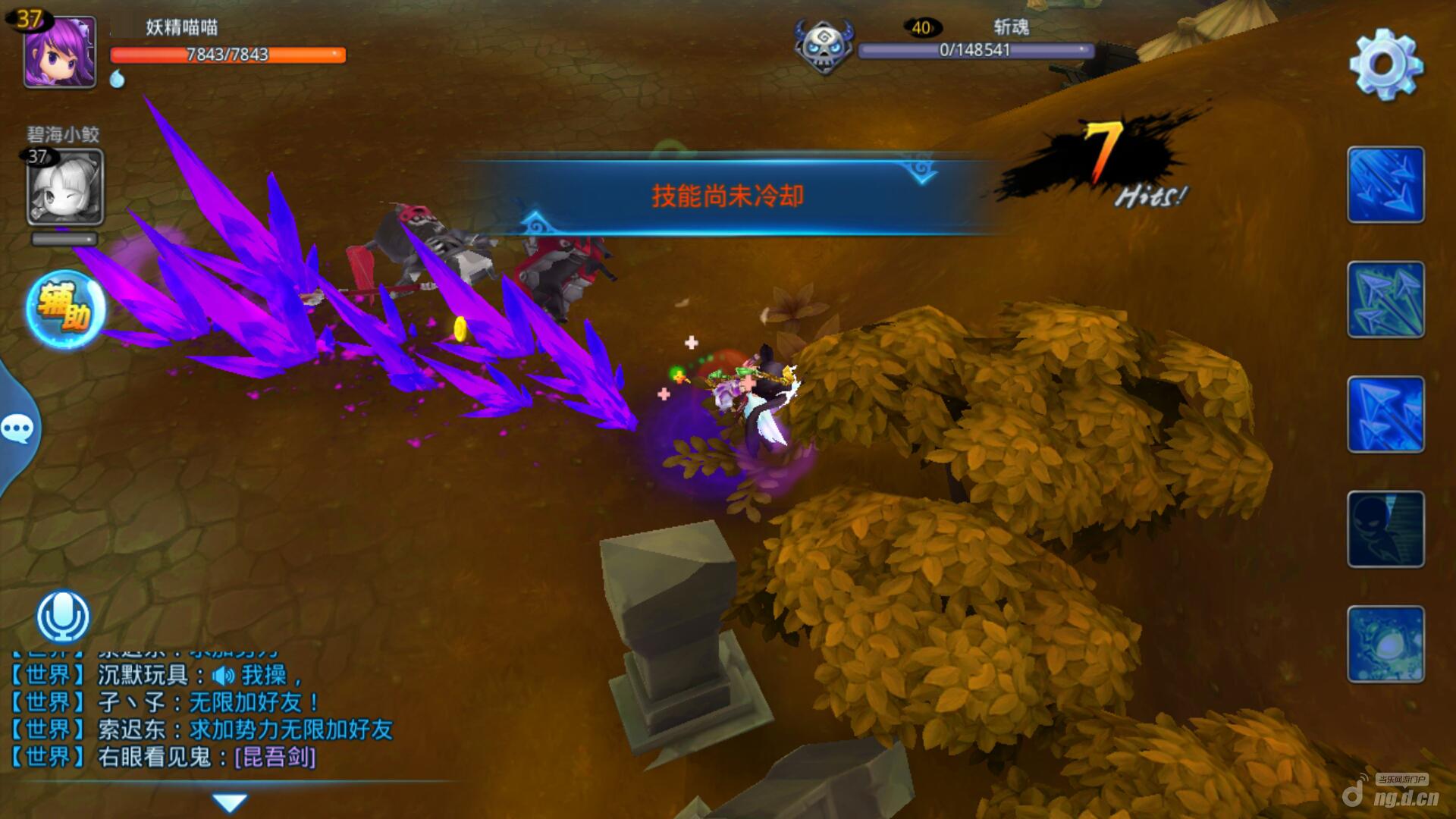The width and height of the screenshot is (1456, 819).
Task: Trigger the shadow figure skill
Action: (1385, 529)
